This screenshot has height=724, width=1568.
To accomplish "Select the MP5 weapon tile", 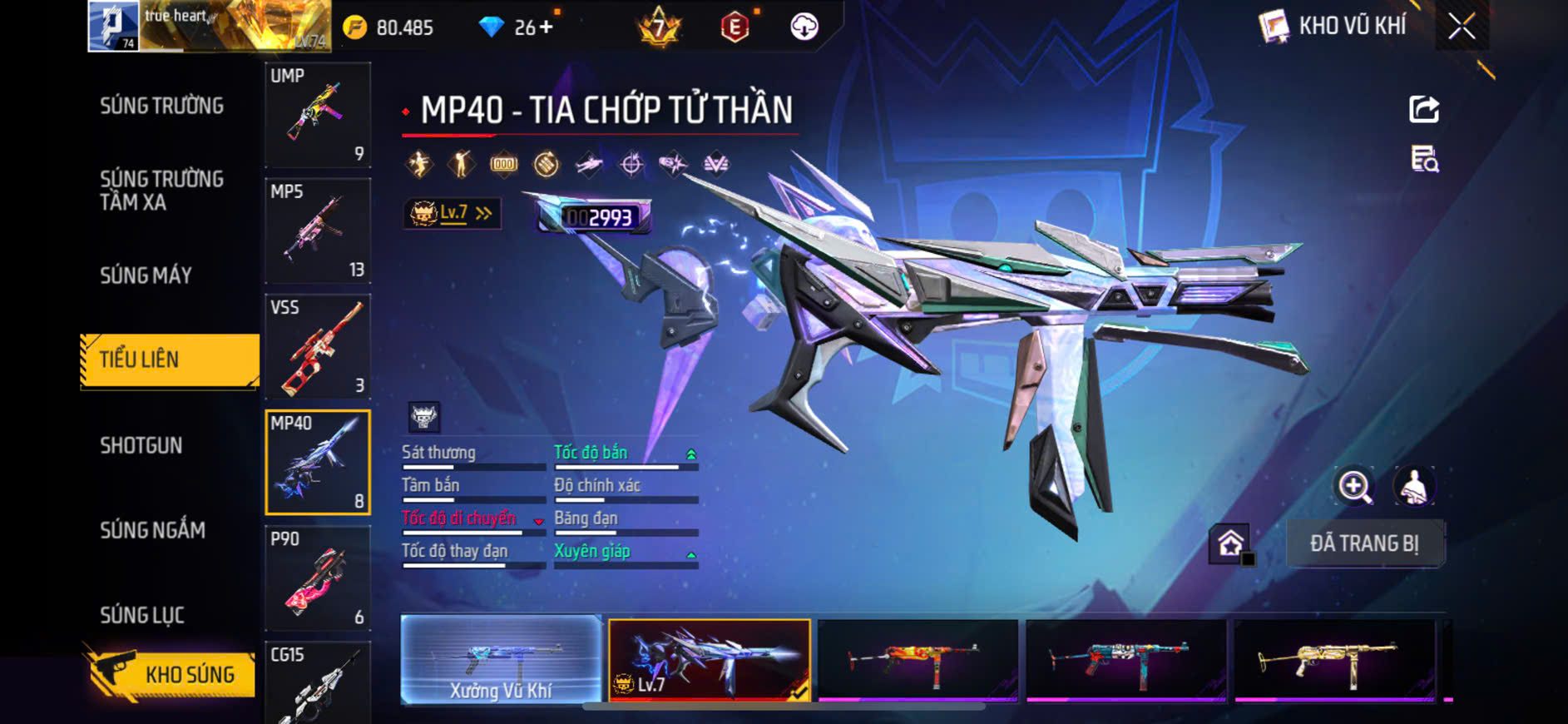I will [x=318, y=231].
